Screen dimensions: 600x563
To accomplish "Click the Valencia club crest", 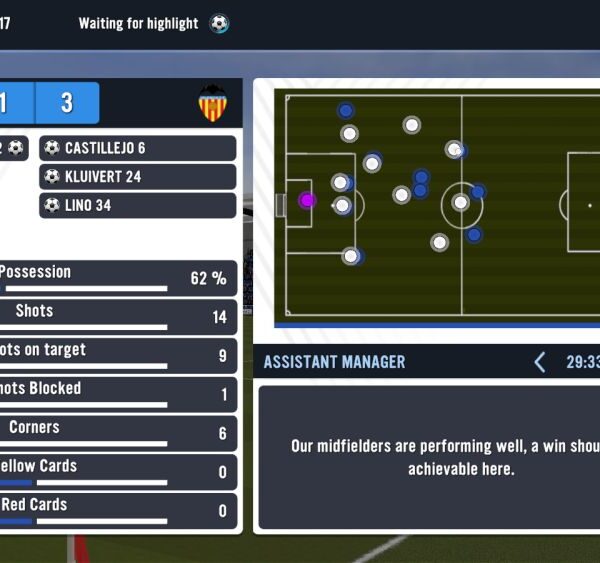I will [212, 104].
